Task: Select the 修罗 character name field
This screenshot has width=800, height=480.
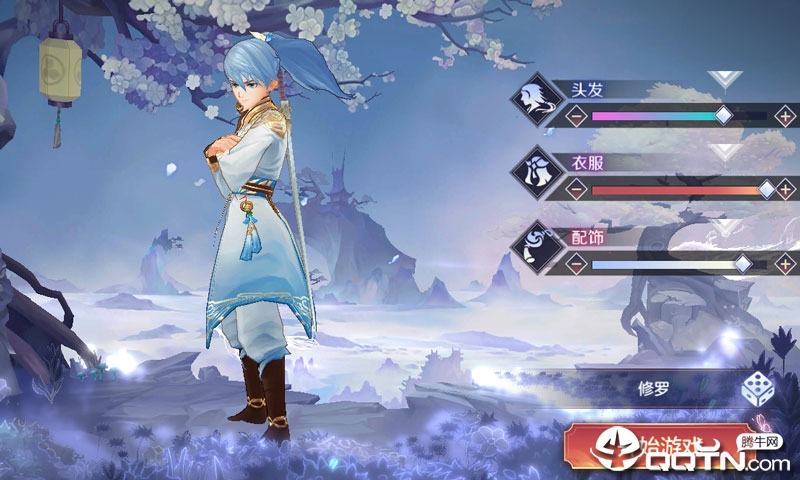Action: [x=652, y=388]
